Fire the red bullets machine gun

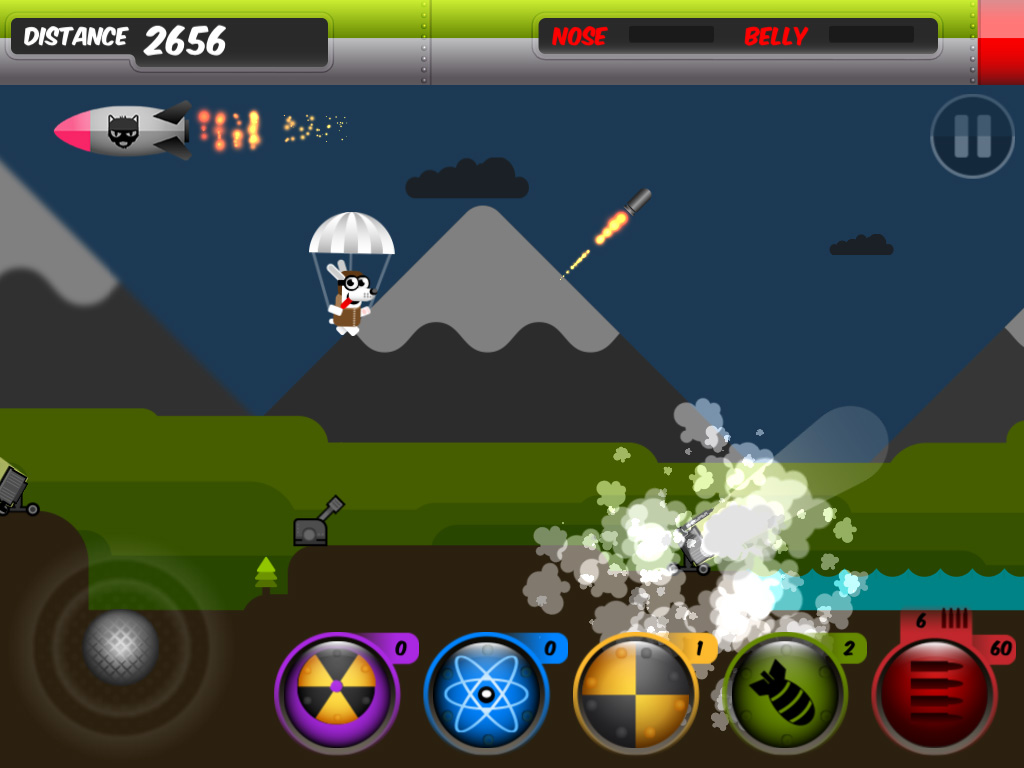933,691
